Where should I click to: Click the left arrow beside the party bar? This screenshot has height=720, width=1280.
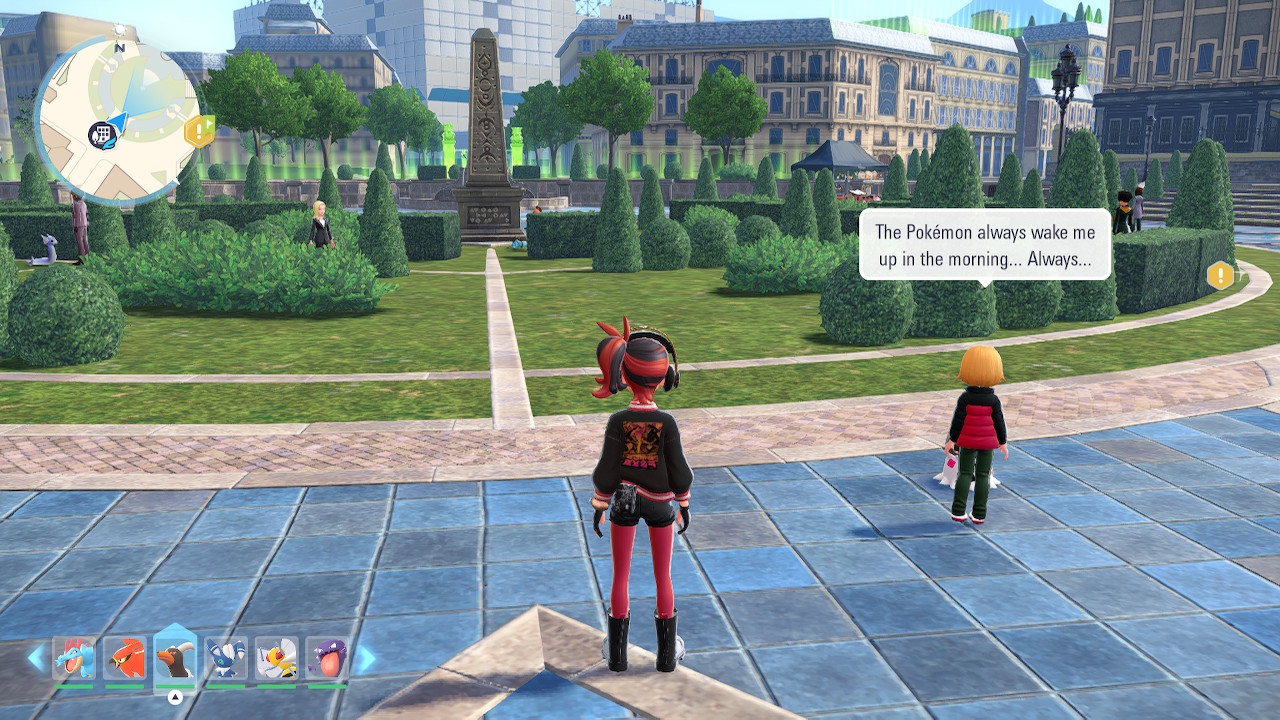(x=36, y=658)
